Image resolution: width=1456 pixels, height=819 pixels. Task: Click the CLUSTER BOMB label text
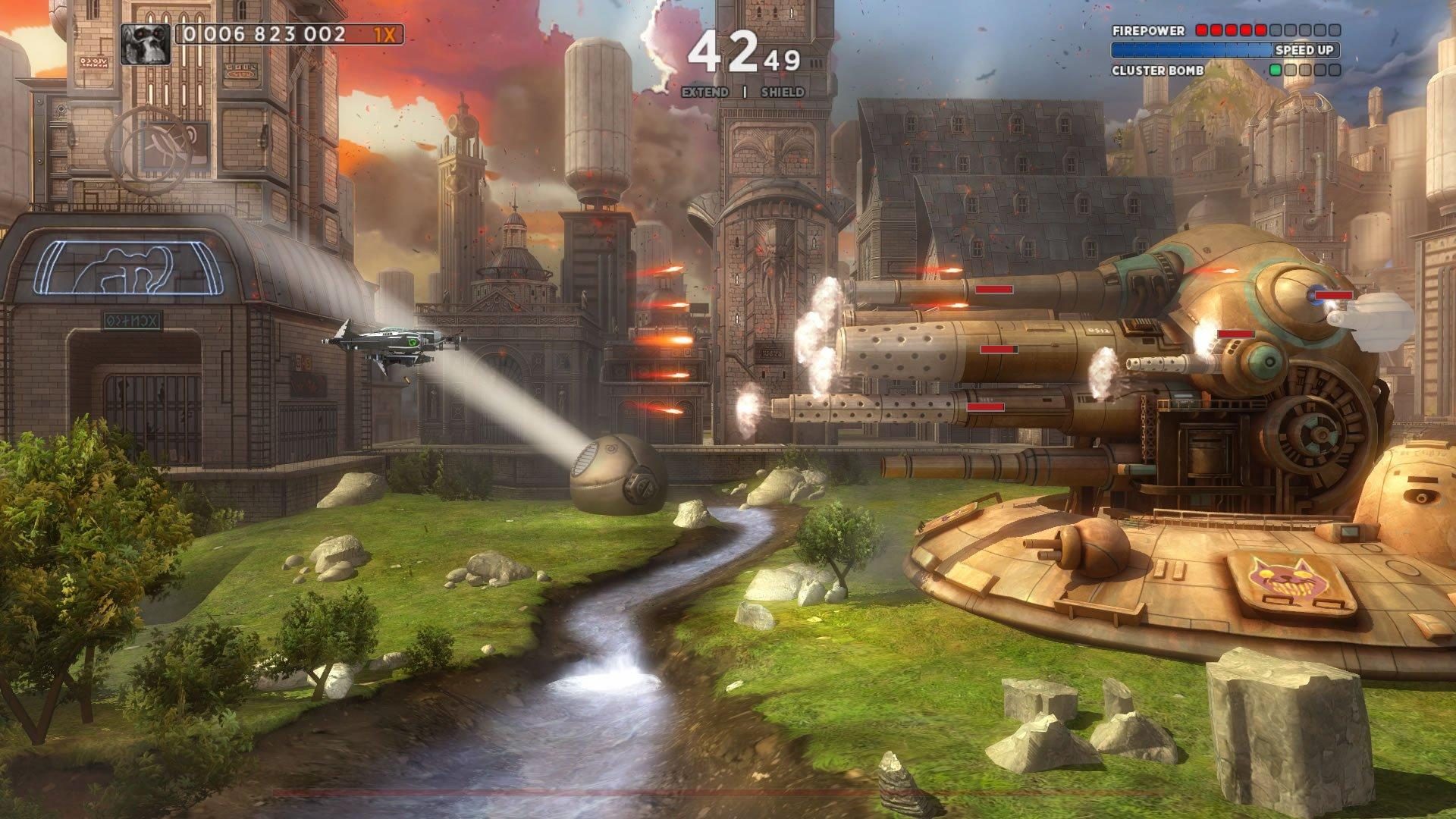click(1156, 70)
